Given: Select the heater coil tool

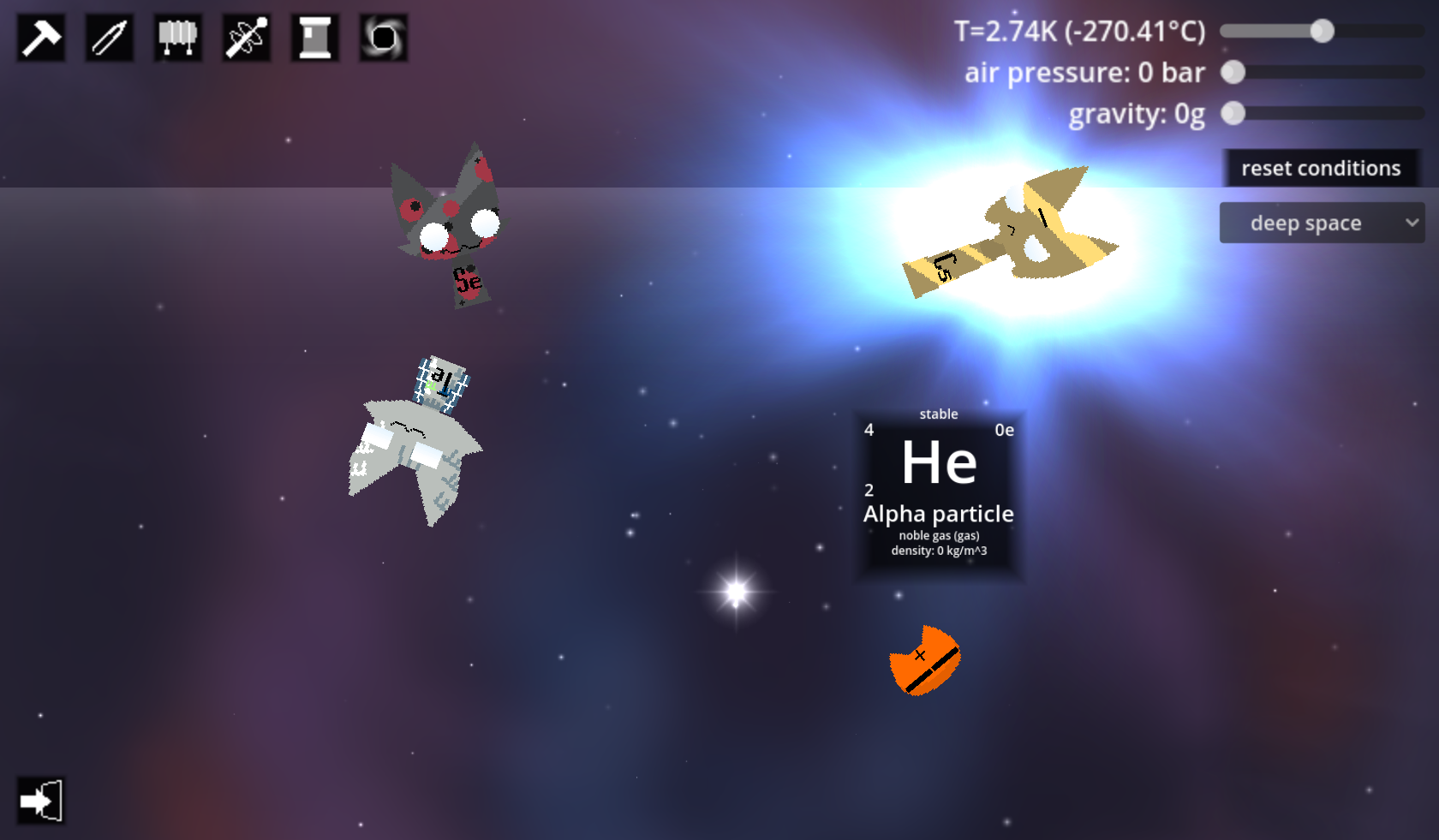Looking at the screenshot, I should (x=177, y=37).
